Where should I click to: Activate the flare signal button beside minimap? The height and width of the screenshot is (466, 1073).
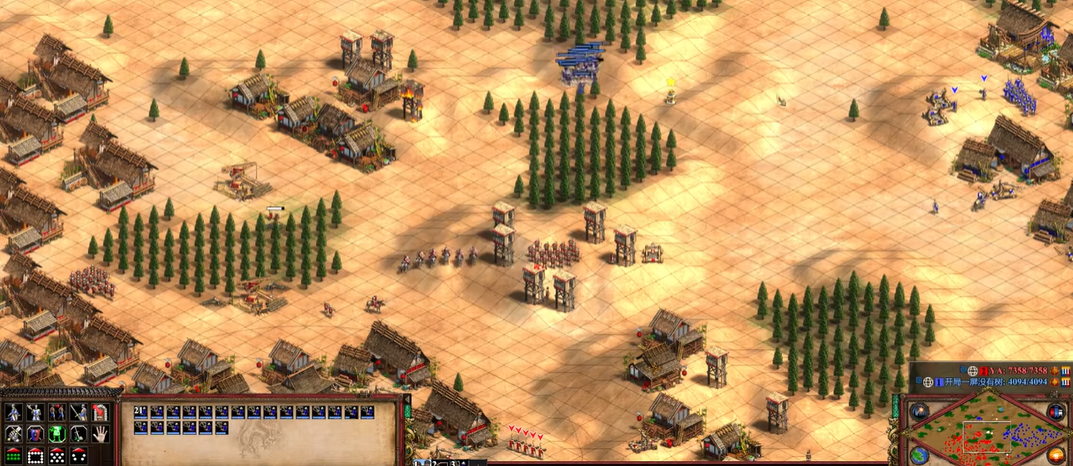pos(920,412)
